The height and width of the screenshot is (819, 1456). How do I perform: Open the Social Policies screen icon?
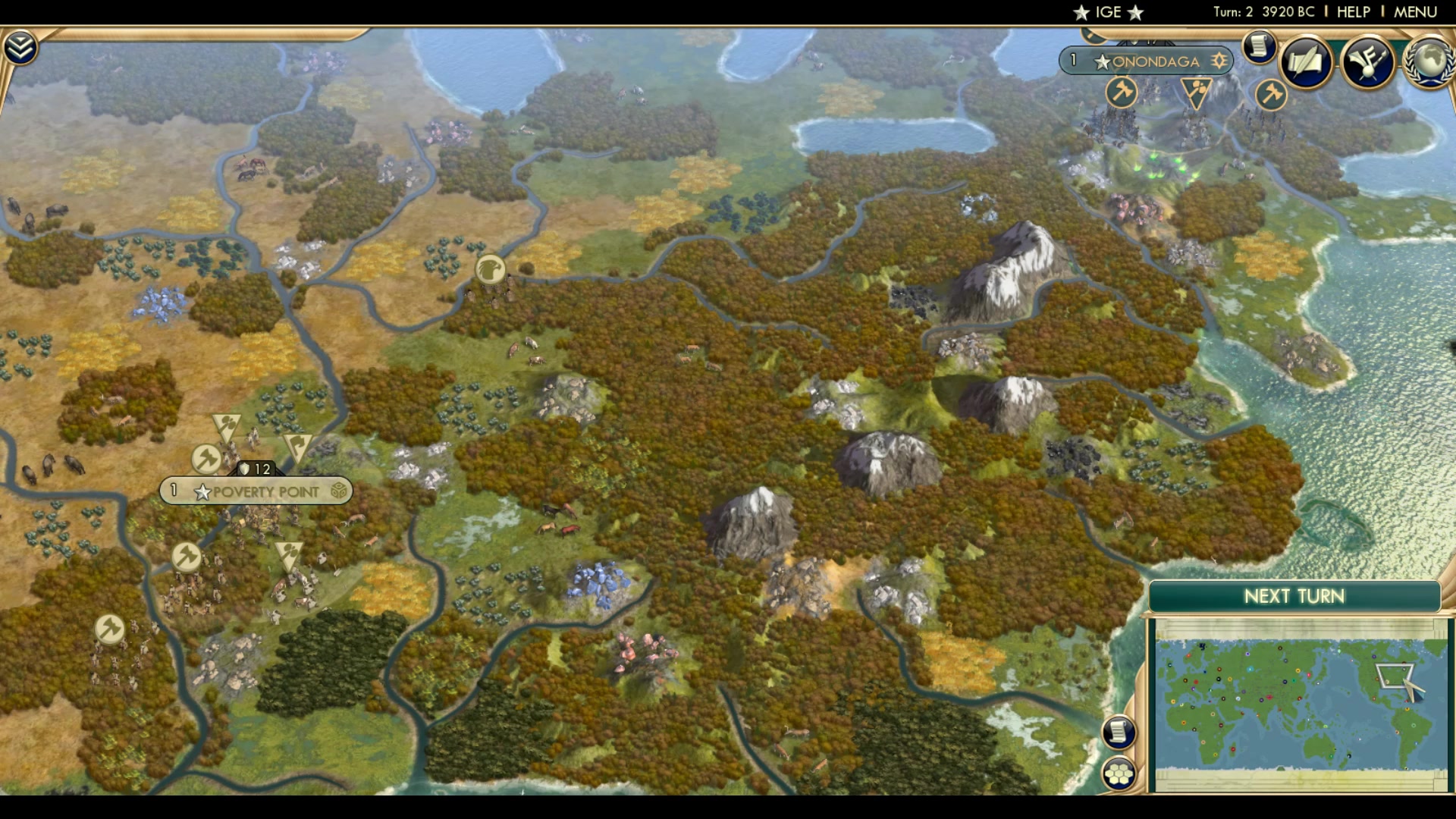click(1306, 64)
